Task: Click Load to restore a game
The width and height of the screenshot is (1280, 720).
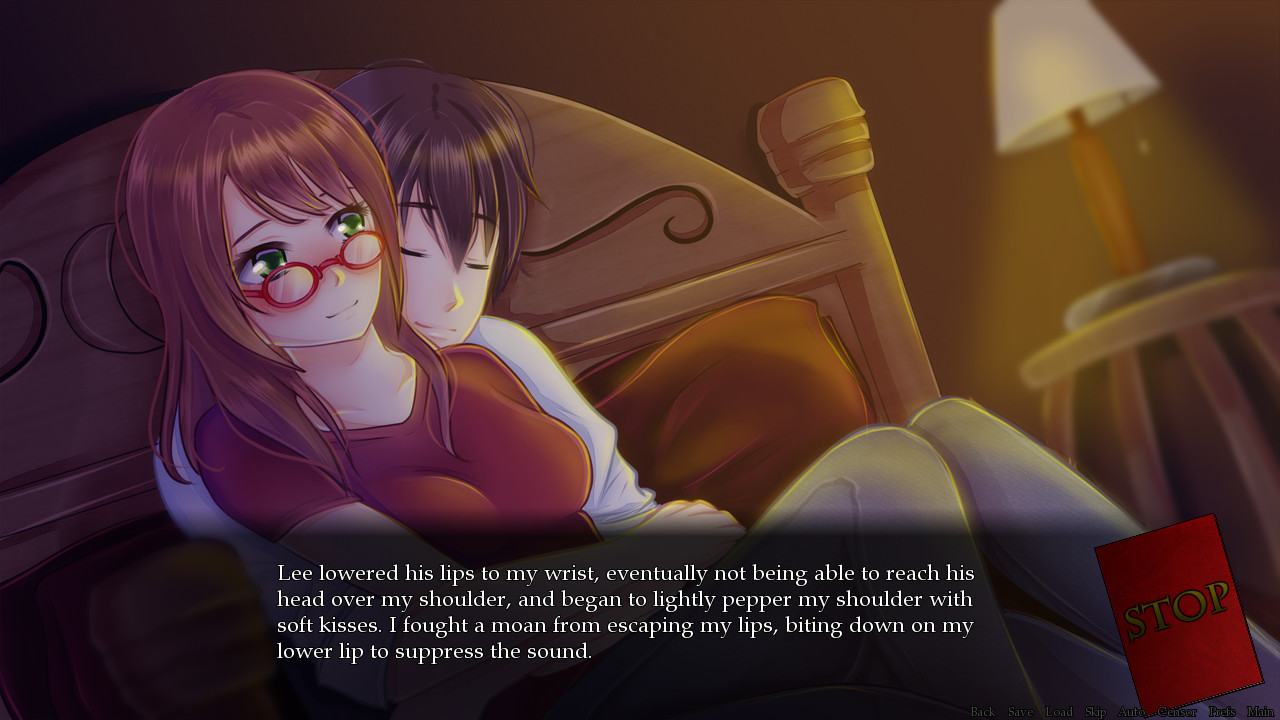Action: click(x=1059, y=712)
